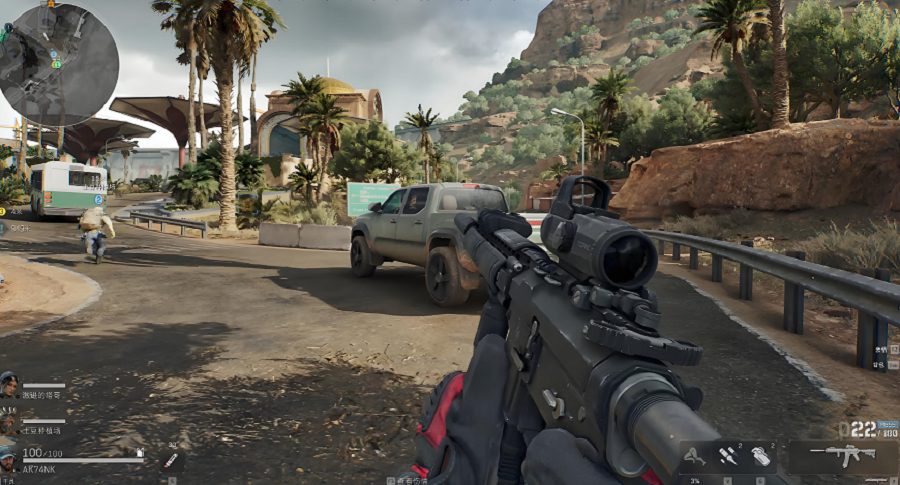The width and height of the screenshot is (900, 485).
Task: Select the AR74NK player portrait
Action: (x=9, y=457)
